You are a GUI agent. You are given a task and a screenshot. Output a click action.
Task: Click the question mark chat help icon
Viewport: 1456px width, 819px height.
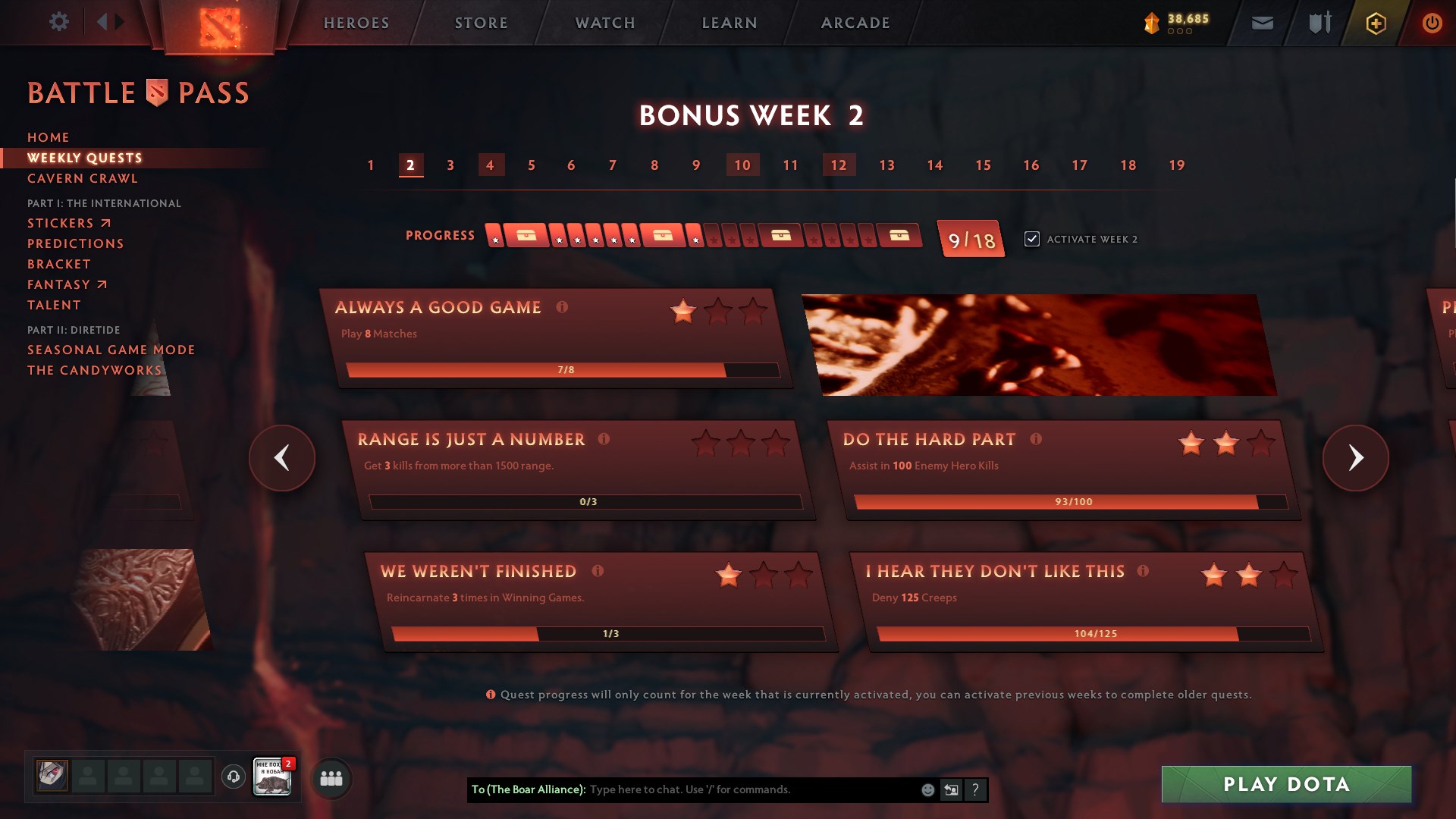(974, 789)
